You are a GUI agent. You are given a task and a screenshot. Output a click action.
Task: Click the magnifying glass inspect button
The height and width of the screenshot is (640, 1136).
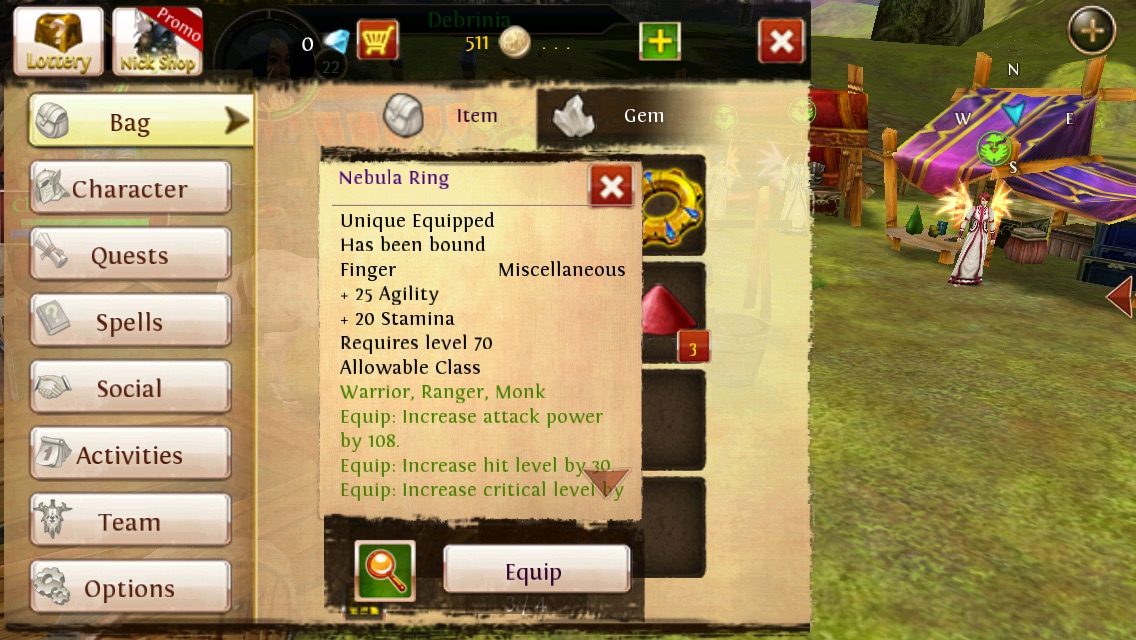point(385,571)
